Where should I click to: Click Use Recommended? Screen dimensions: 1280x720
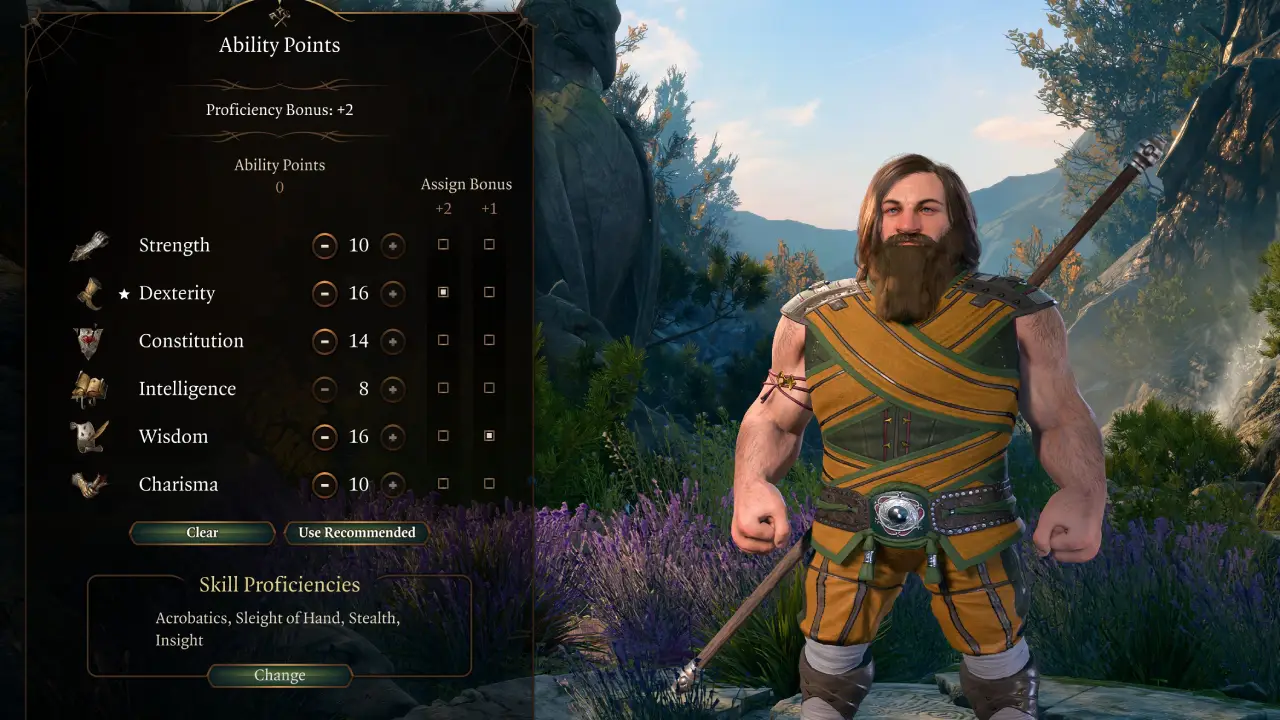click(x=357, y=532)
